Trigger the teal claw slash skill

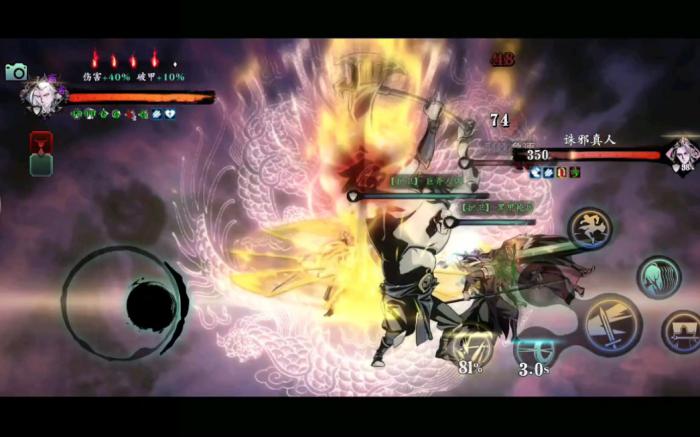point(659,277)
